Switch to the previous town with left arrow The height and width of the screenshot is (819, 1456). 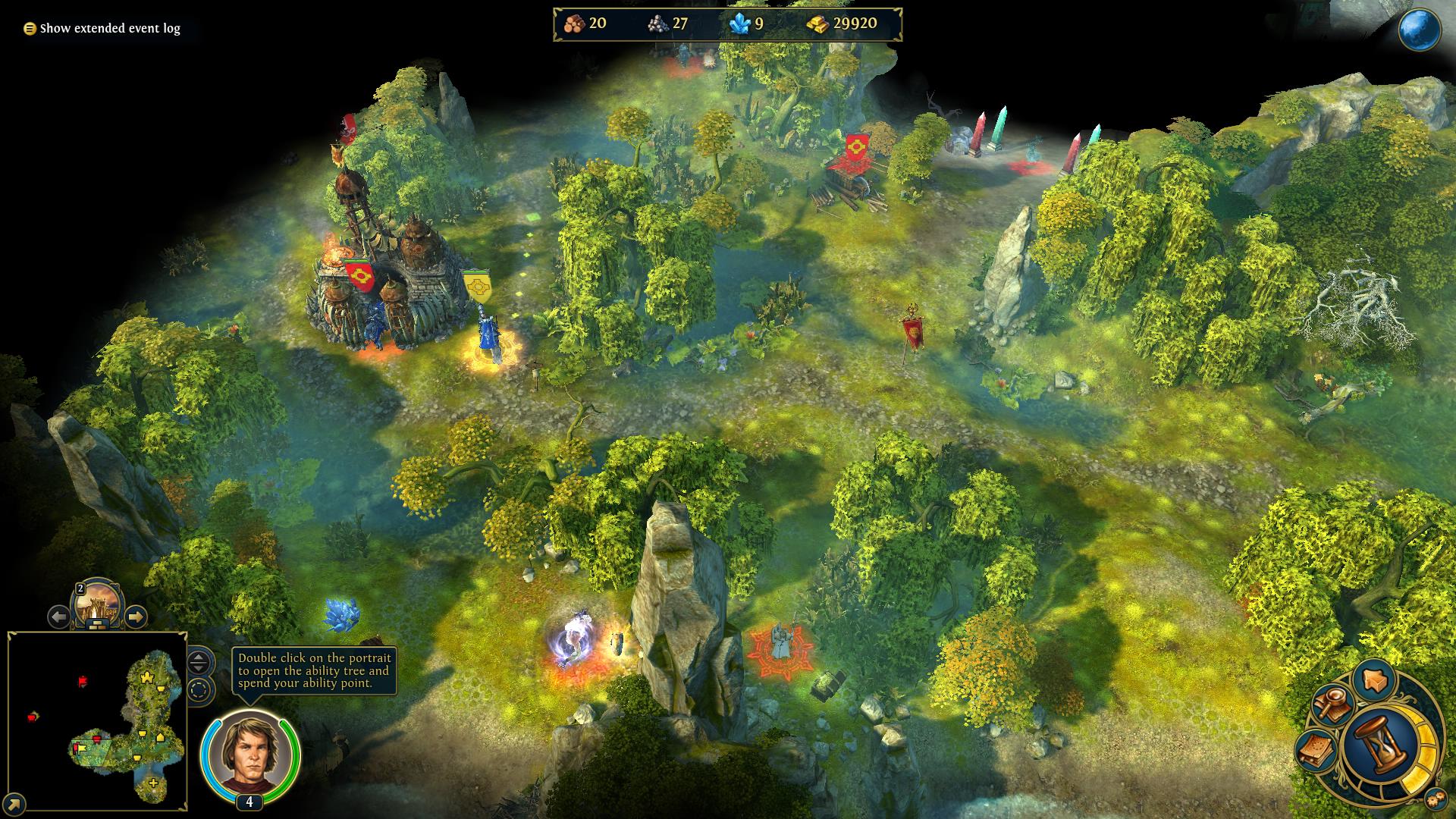58,617
